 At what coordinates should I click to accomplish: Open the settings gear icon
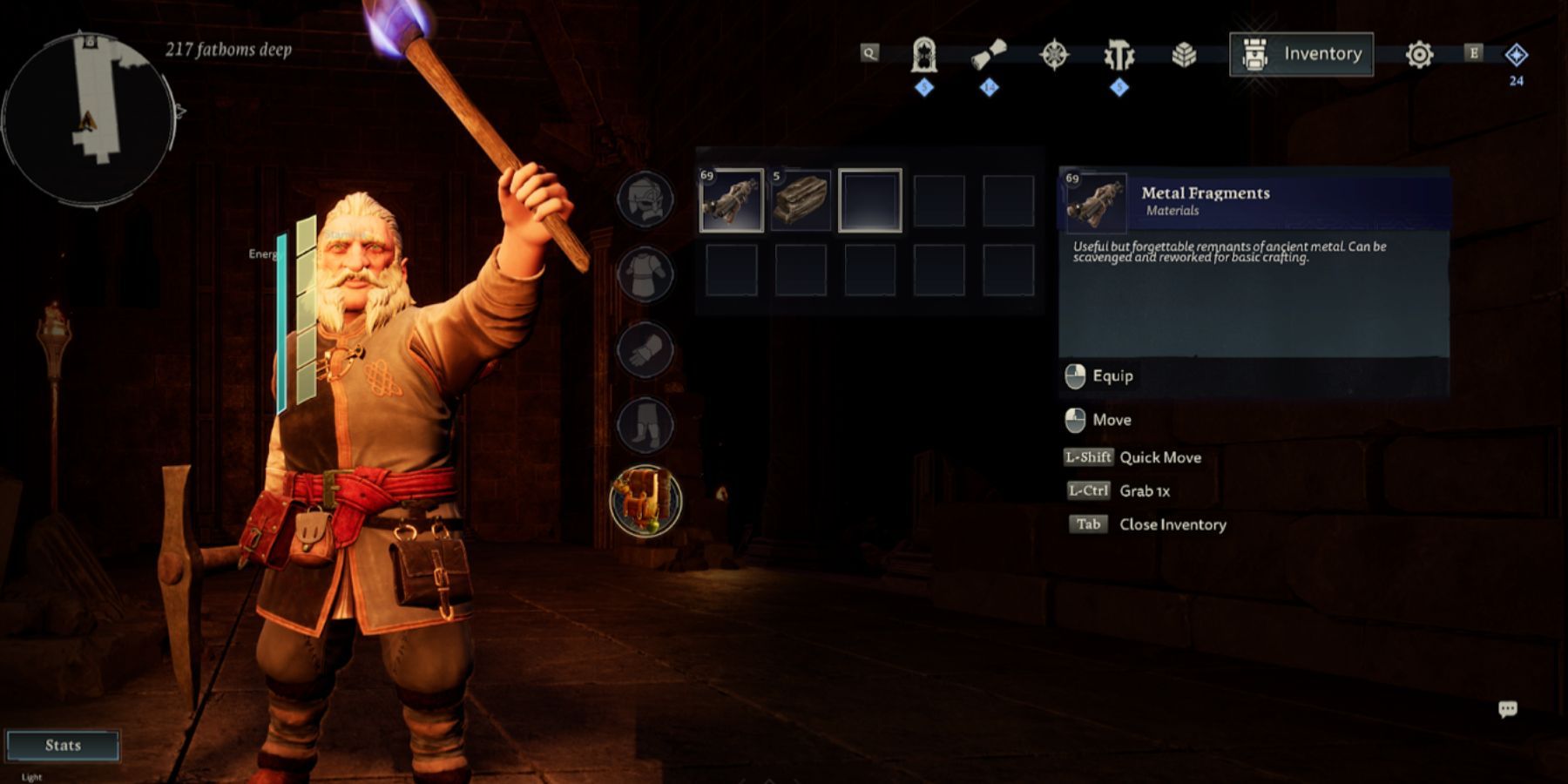pos(1420,53)
